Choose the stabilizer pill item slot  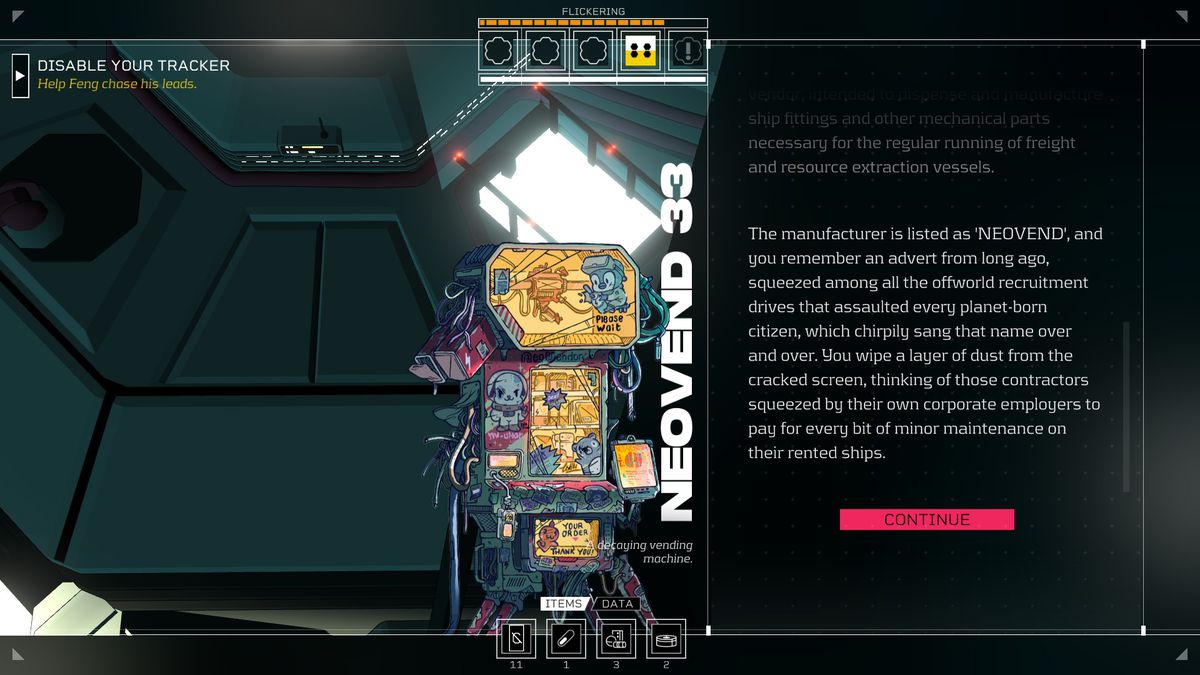pos(566,639)
